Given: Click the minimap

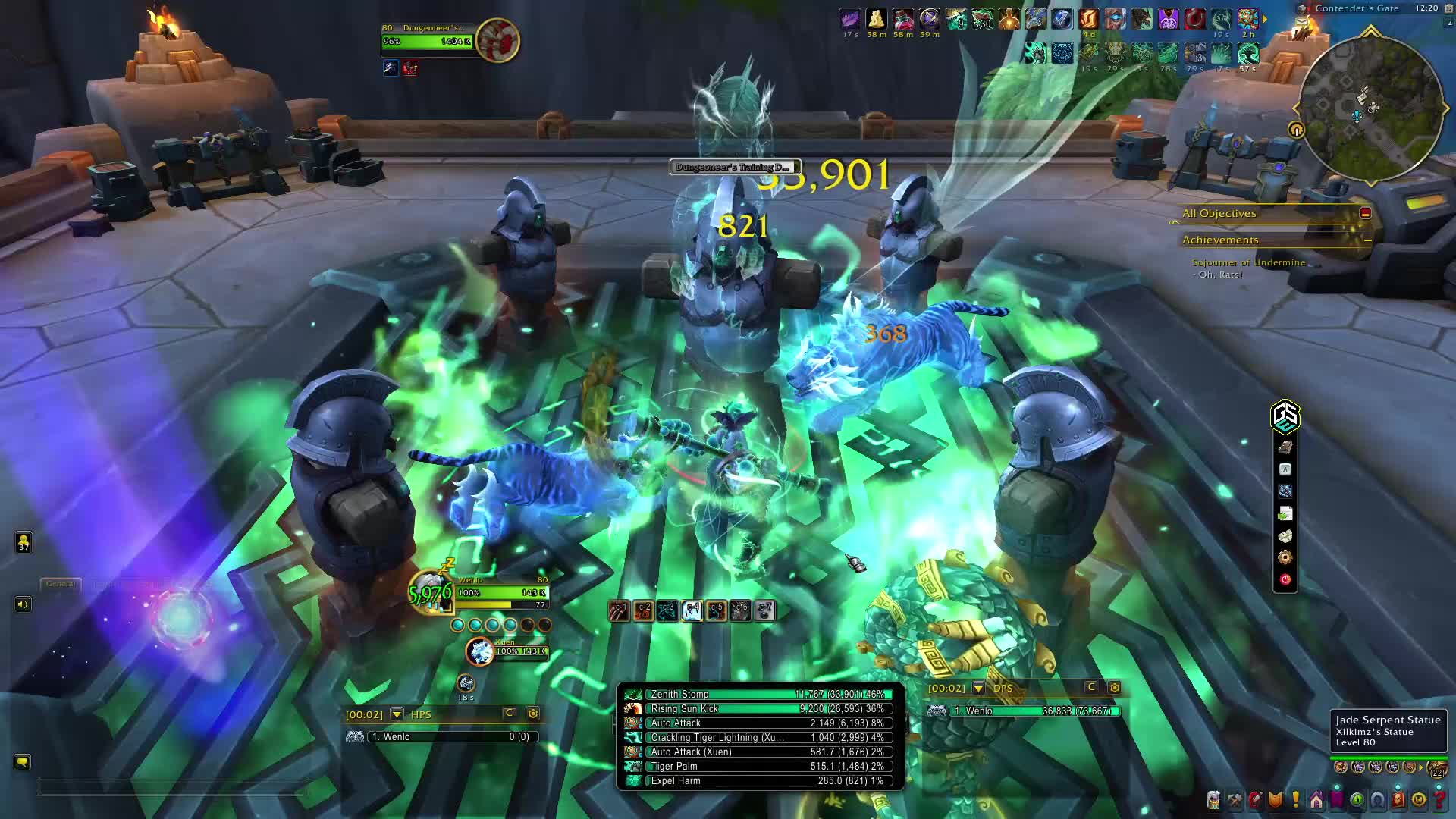Looking at the screenshot, I should pos(1371,108).
